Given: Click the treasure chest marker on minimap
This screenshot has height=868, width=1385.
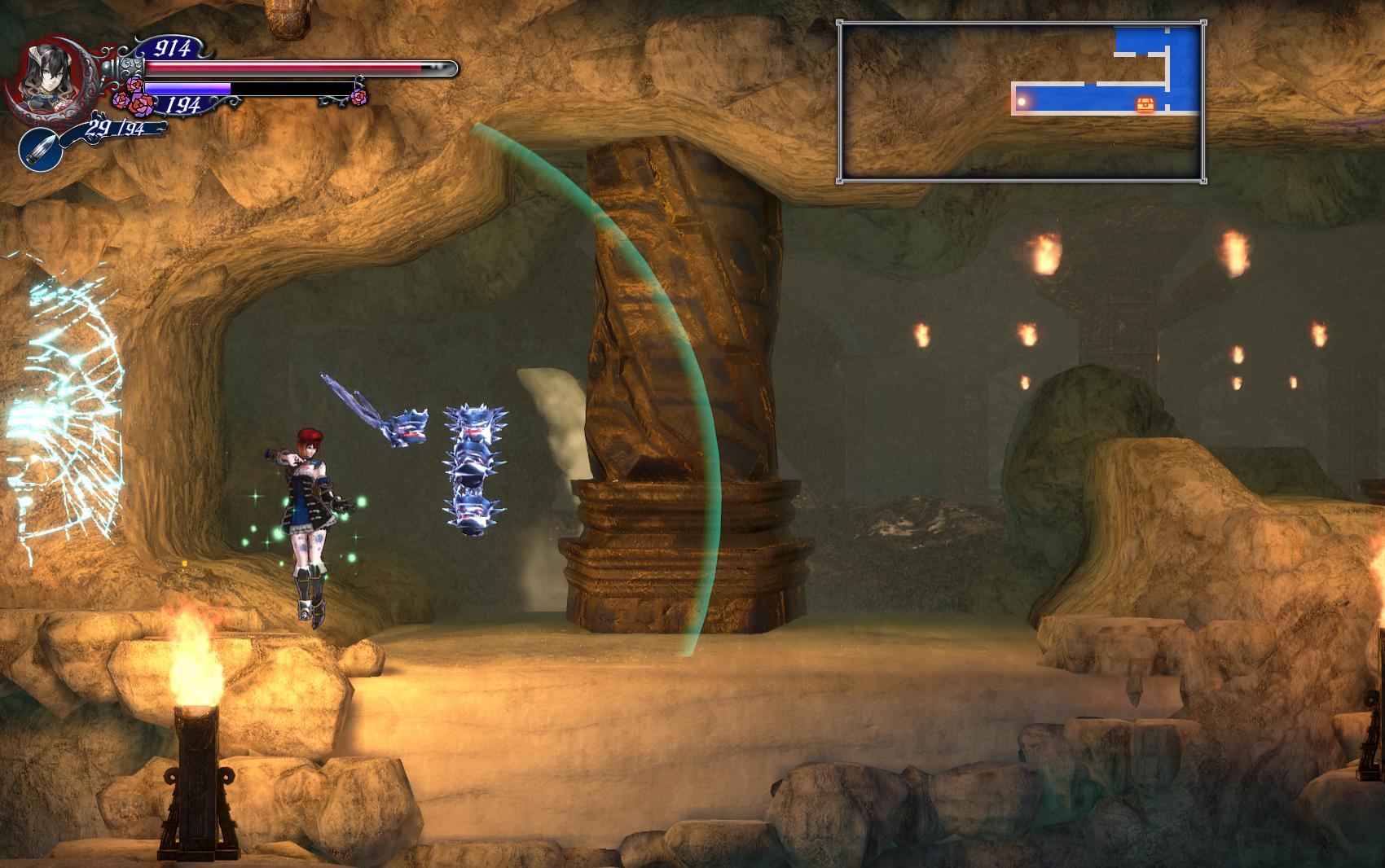Looking at the screenshot, I should click(1145, 104).
